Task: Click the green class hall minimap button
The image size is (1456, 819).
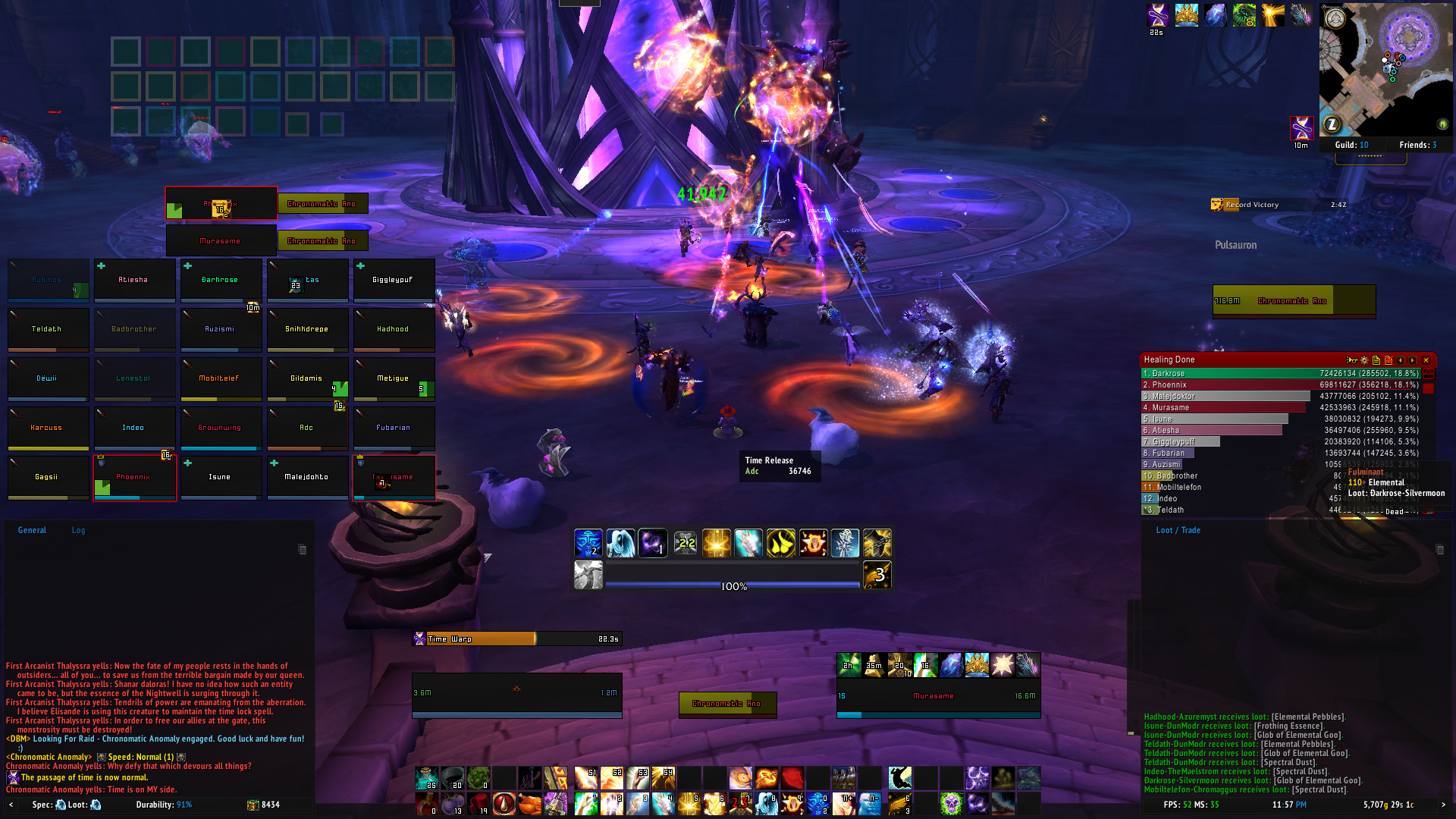Action: pos(1443,124)
